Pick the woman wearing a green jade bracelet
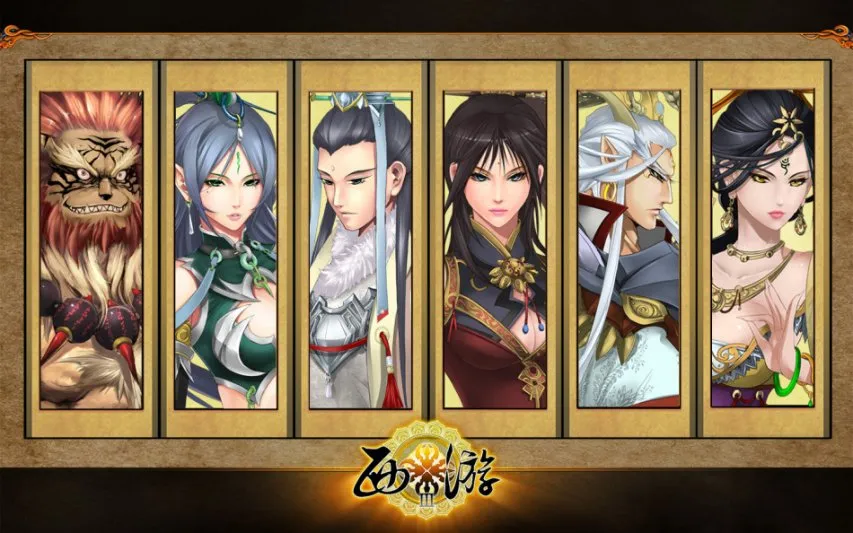The width and height of the screenshot is (853, 533). pyautogui.click(x=762, y=250)
